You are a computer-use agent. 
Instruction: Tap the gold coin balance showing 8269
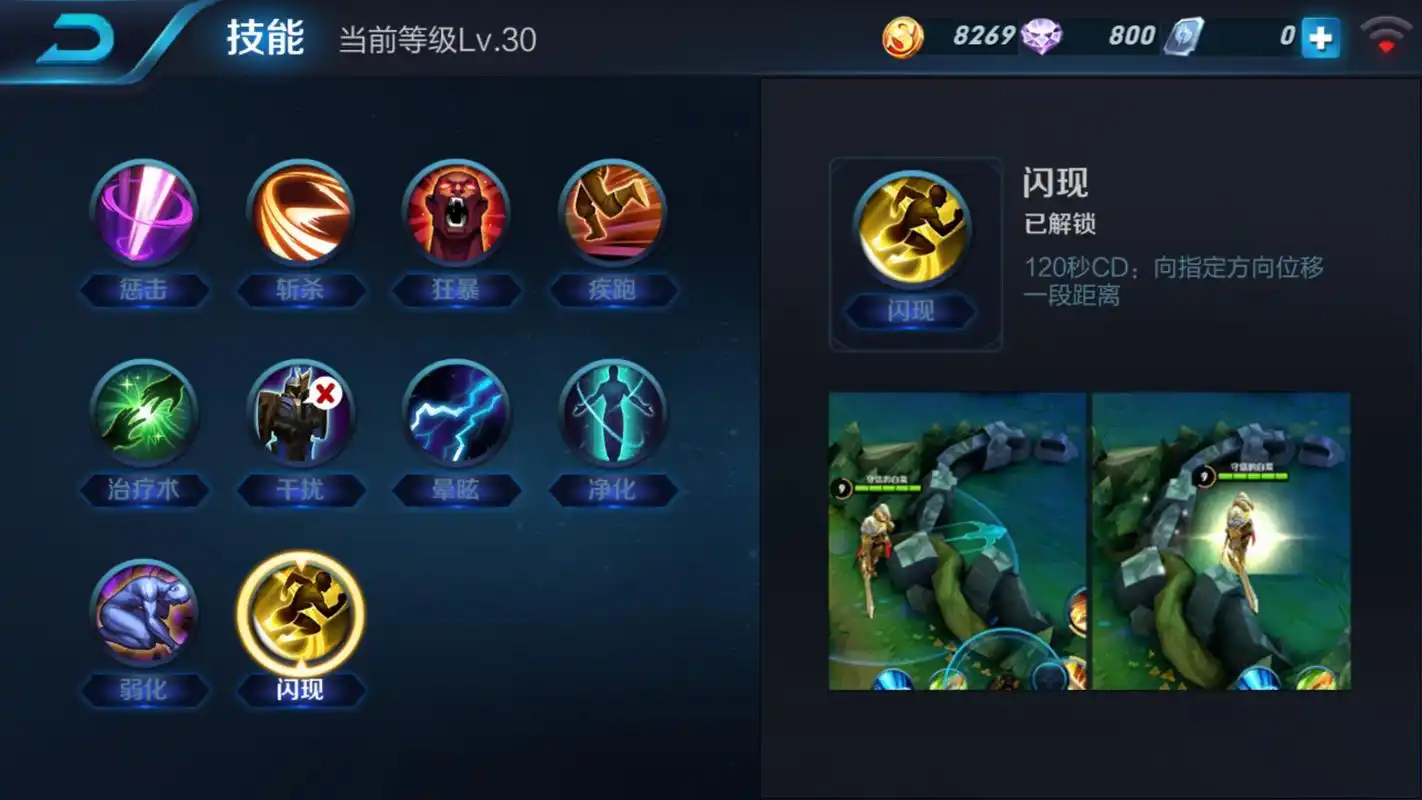point(955,33)
